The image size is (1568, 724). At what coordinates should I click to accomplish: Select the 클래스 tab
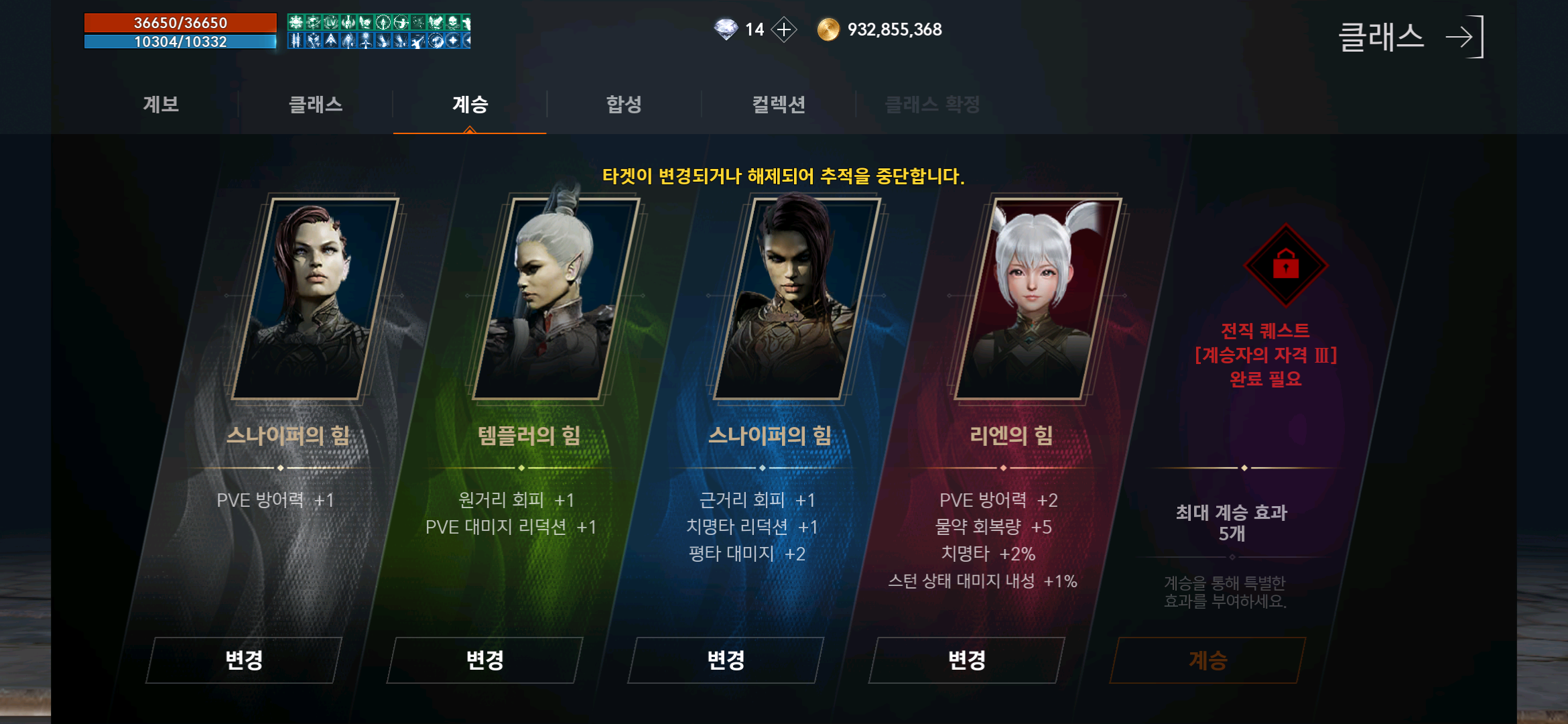pos(315,104)
